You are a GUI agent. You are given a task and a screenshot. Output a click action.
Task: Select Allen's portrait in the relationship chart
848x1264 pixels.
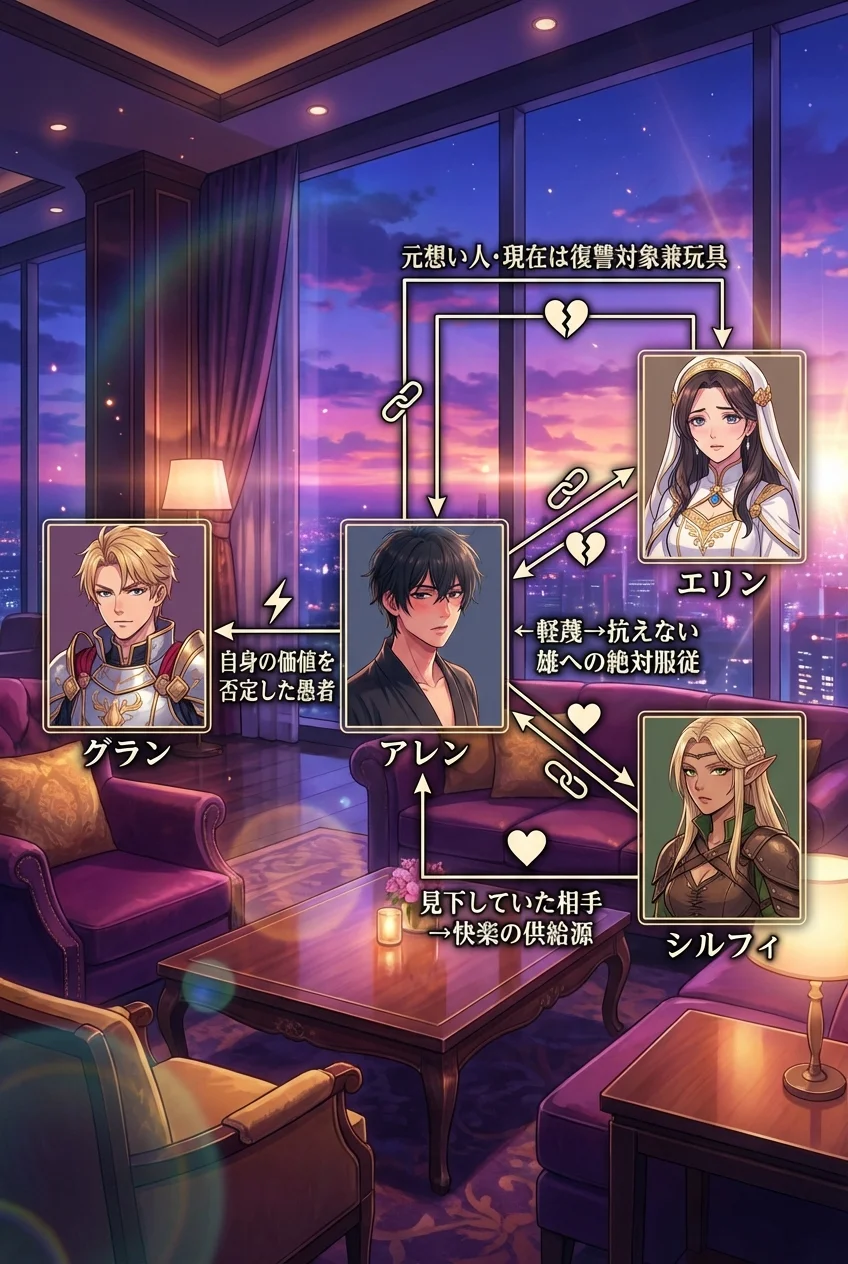(x=424, y=625)
